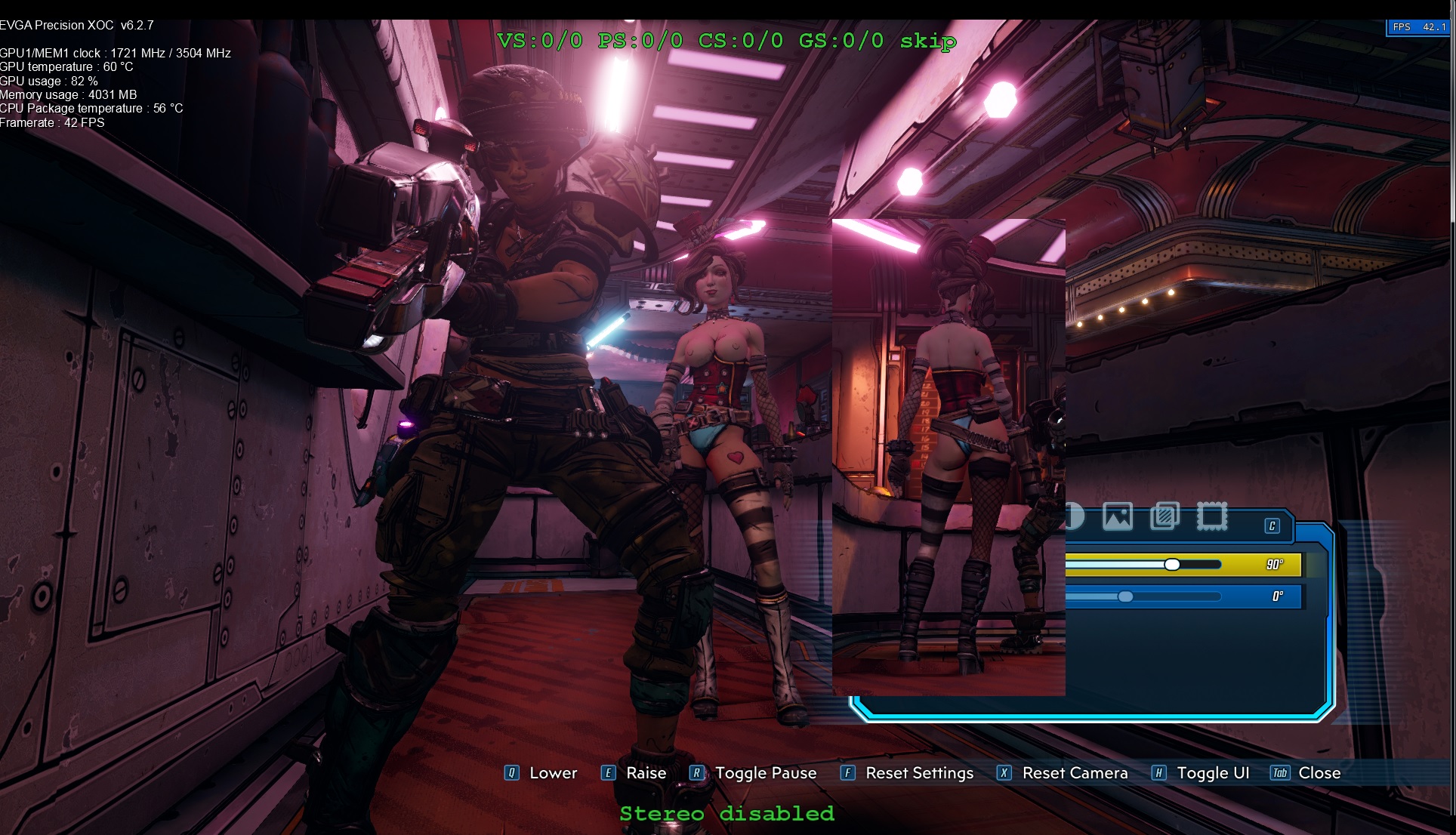Click the blue 0° slider handle
Screen dimensions: 1456x835
click(1126, 596)
